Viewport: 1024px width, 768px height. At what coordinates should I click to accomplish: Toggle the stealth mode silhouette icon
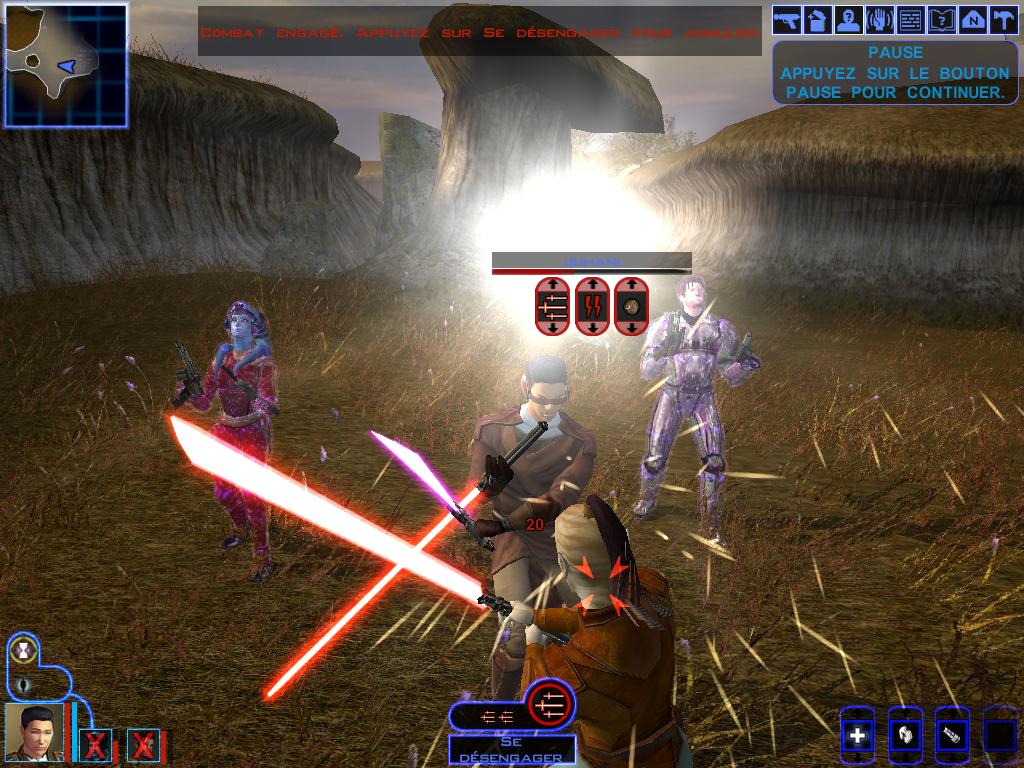point(22,685)
